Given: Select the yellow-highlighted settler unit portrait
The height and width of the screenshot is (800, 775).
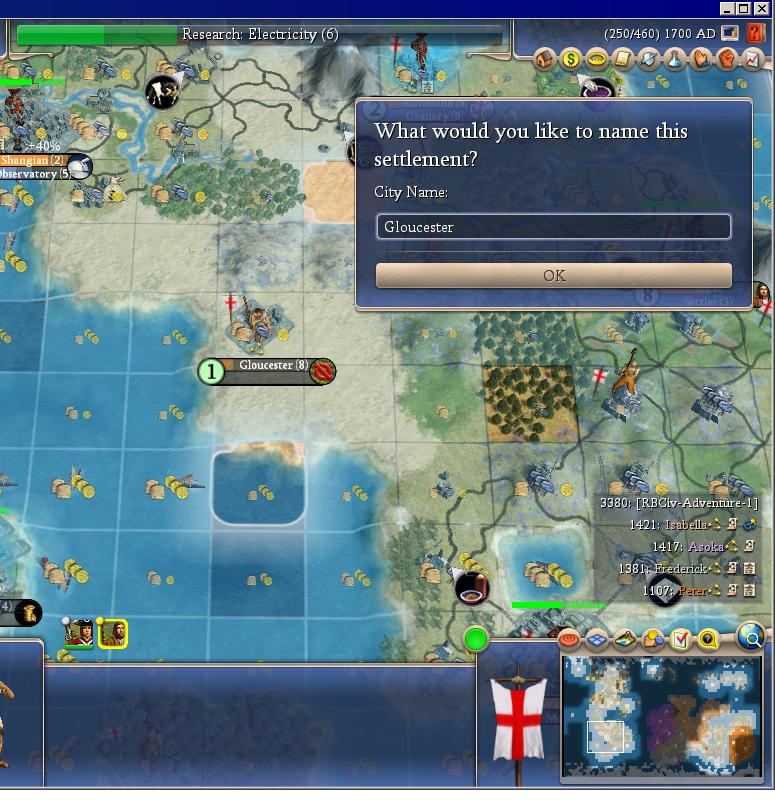Looking at the screenshot, I should [113, 633].
